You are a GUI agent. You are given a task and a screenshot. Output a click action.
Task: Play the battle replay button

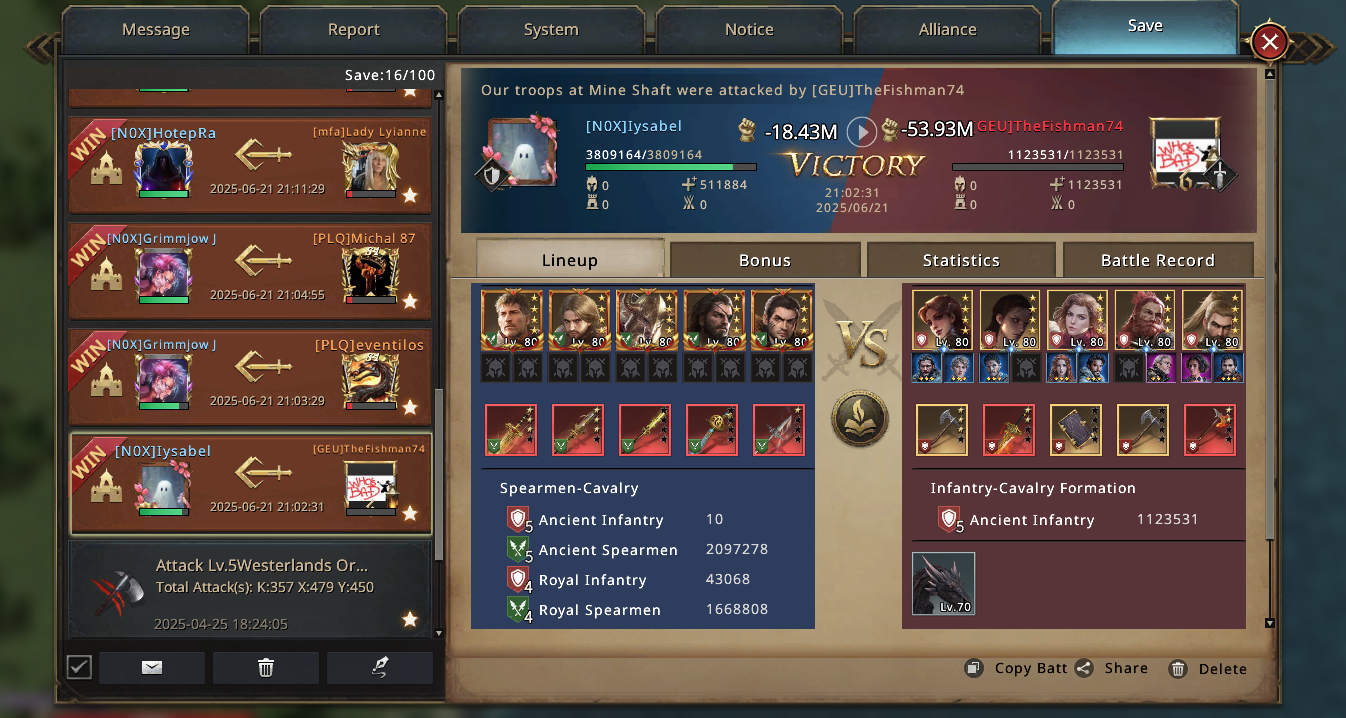coord(861,131)
